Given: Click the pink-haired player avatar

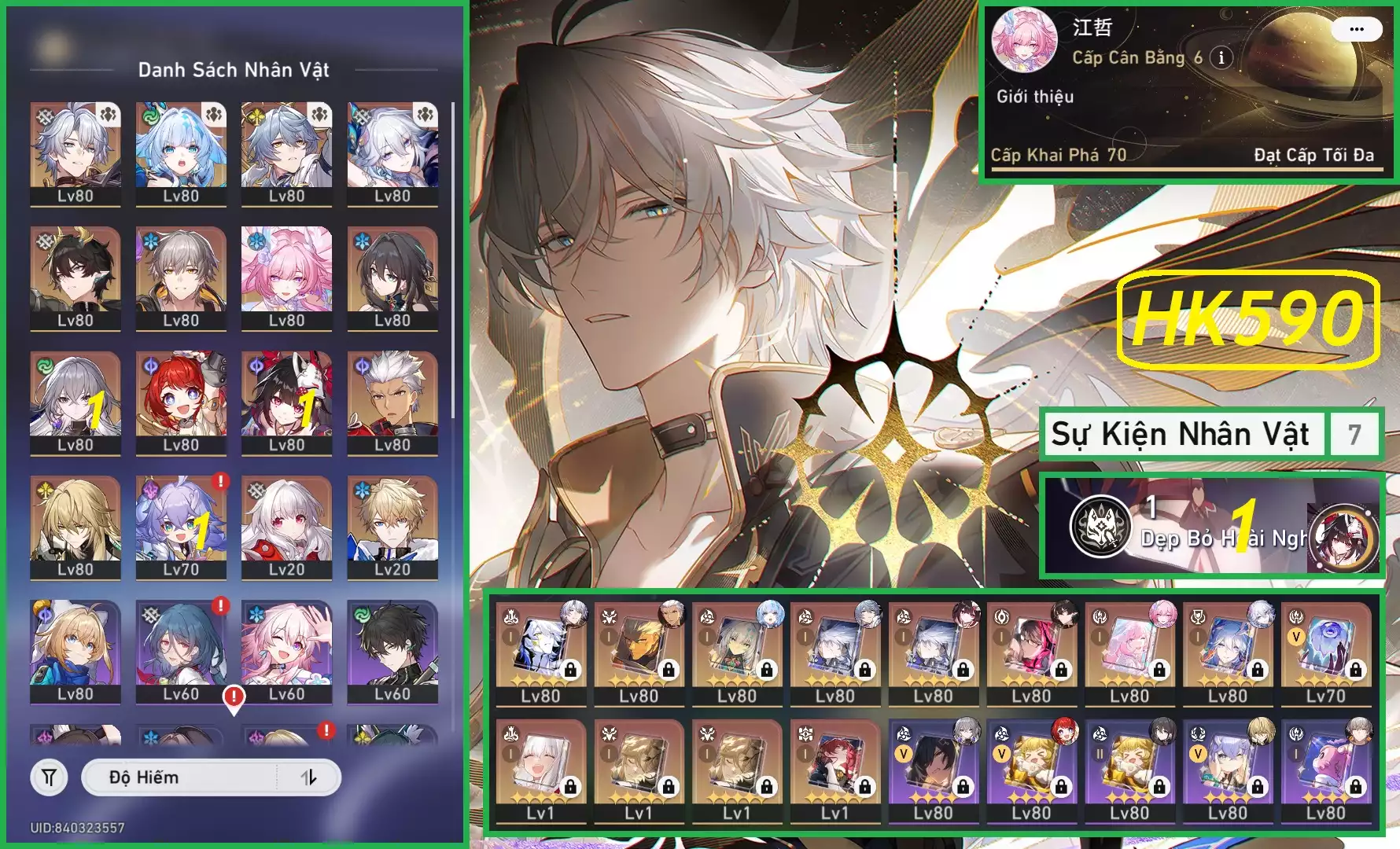Looking at the screenshot, I should point(1024,39).
